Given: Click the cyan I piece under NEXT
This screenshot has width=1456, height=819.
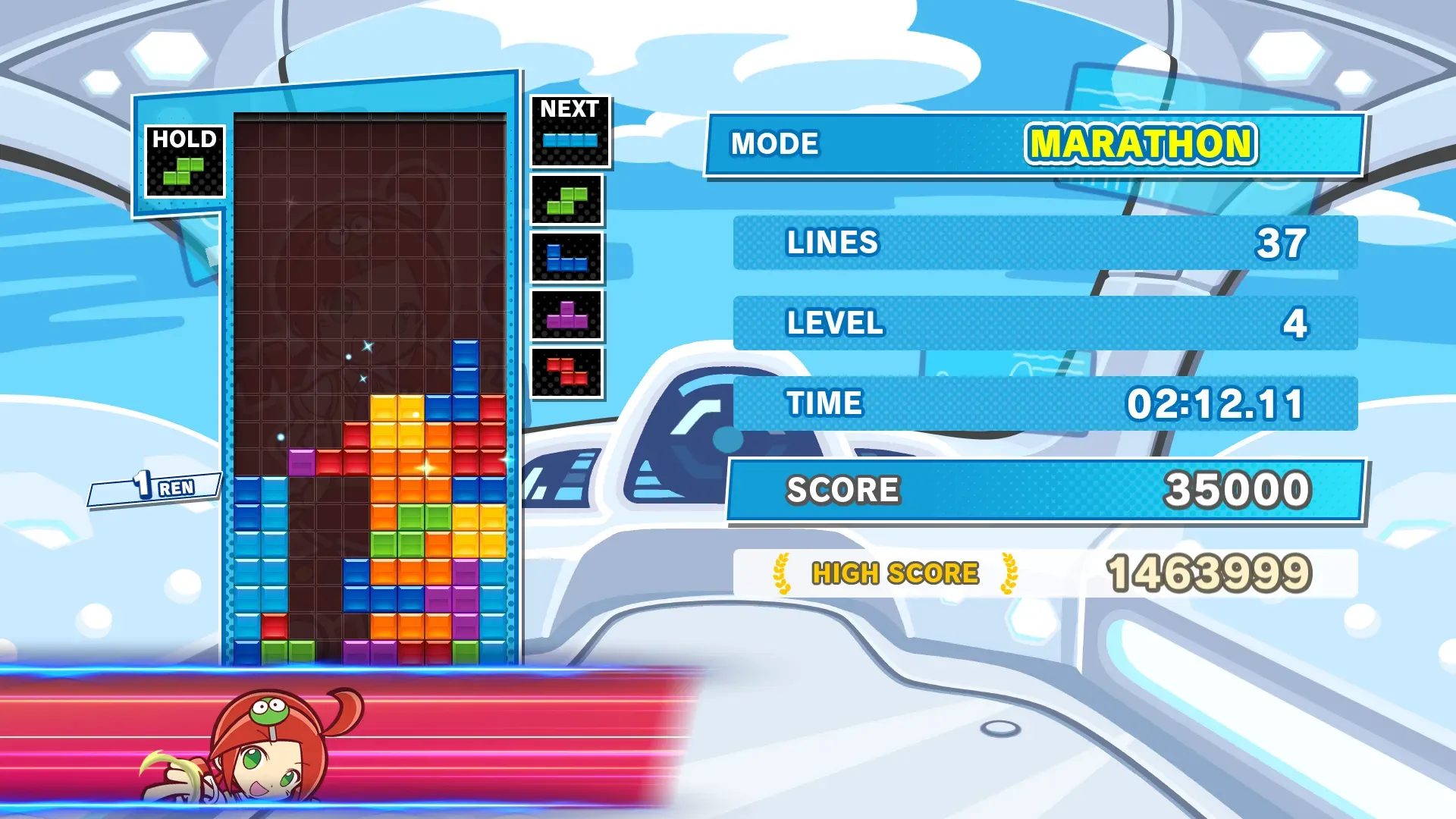Looking at the screenshot, I should [x=570, y=140].
